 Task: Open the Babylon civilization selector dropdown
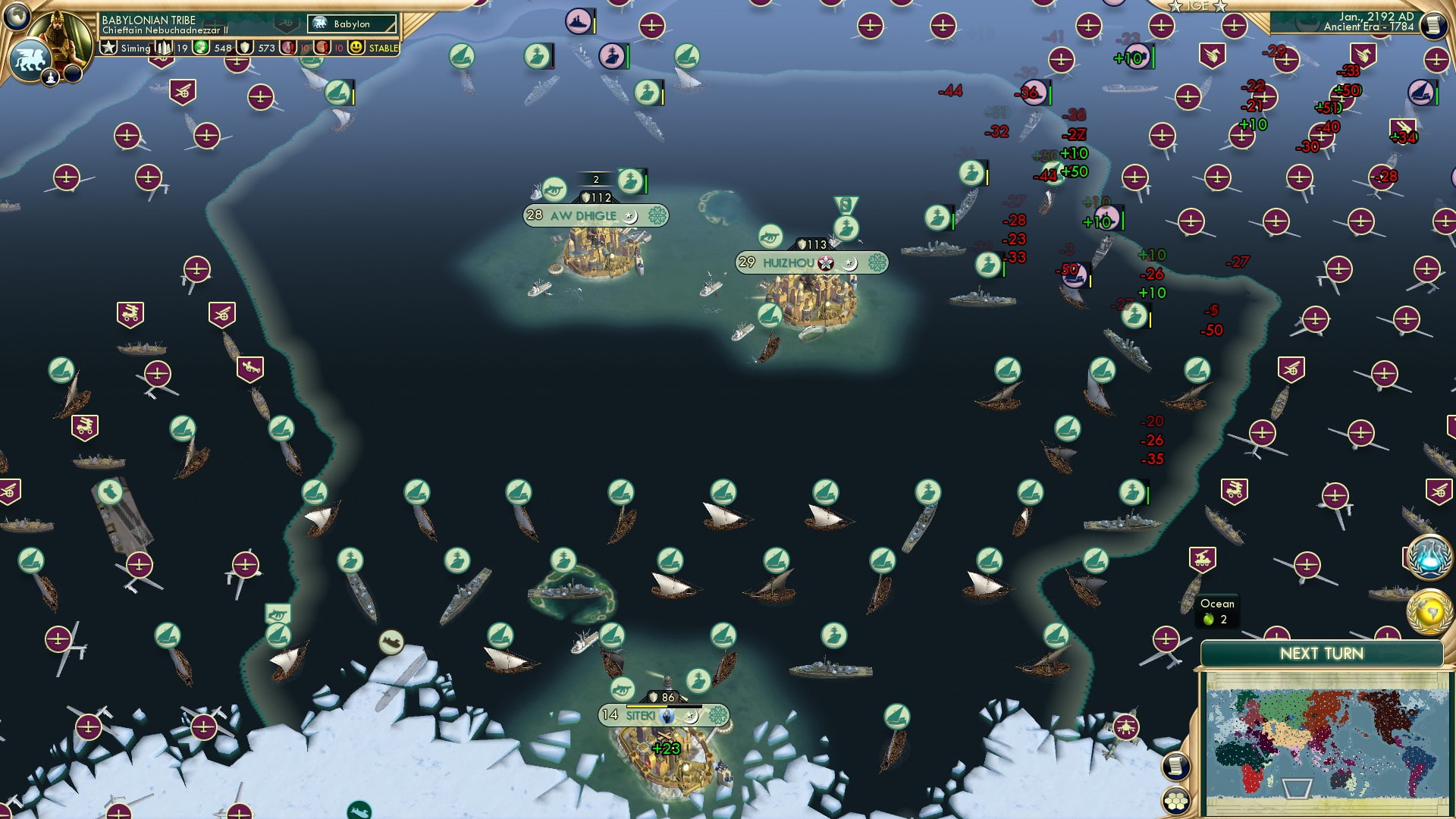(x=350, y=24)
